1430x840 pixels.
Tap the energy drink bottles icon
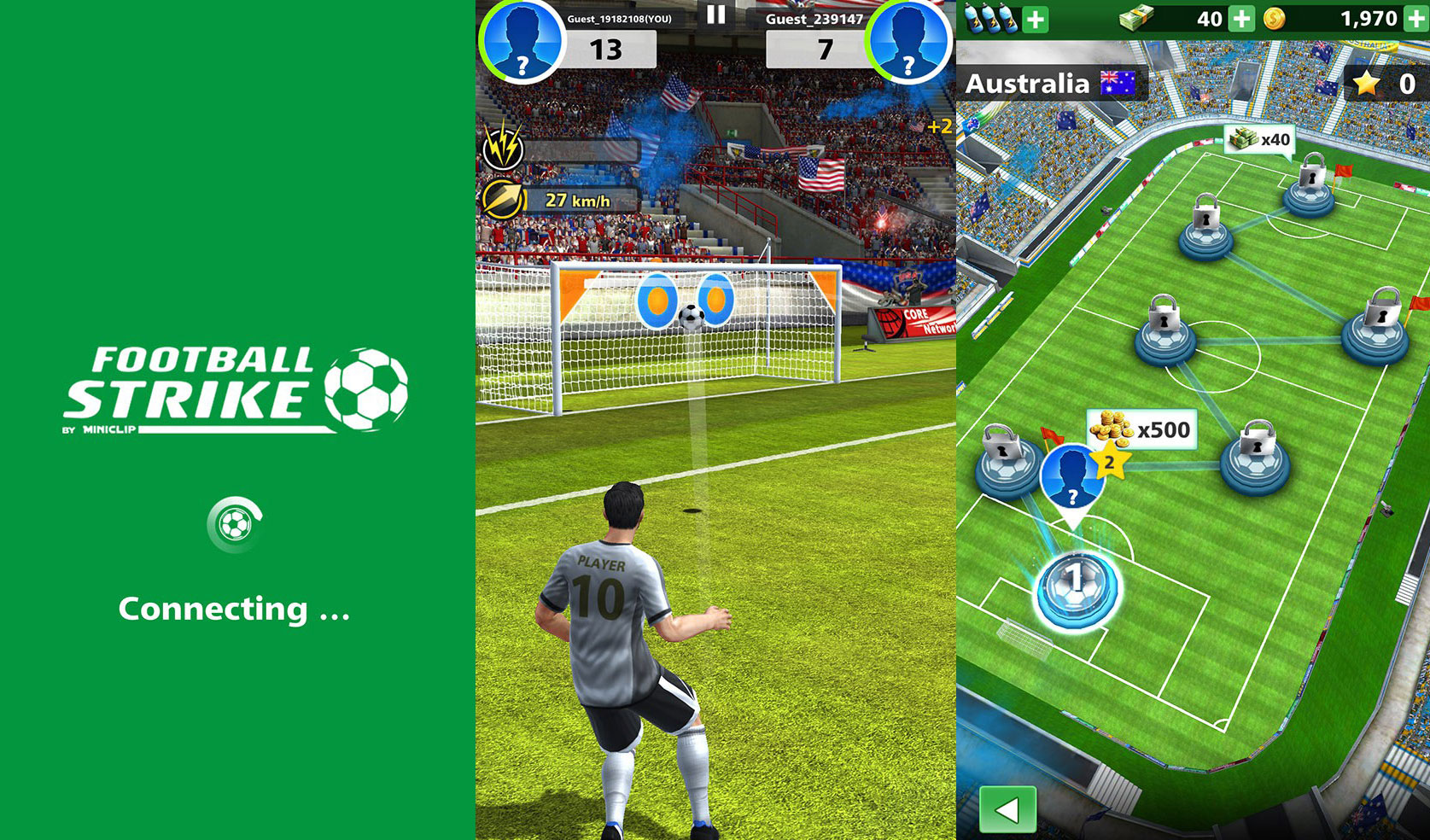click(990, 17)
